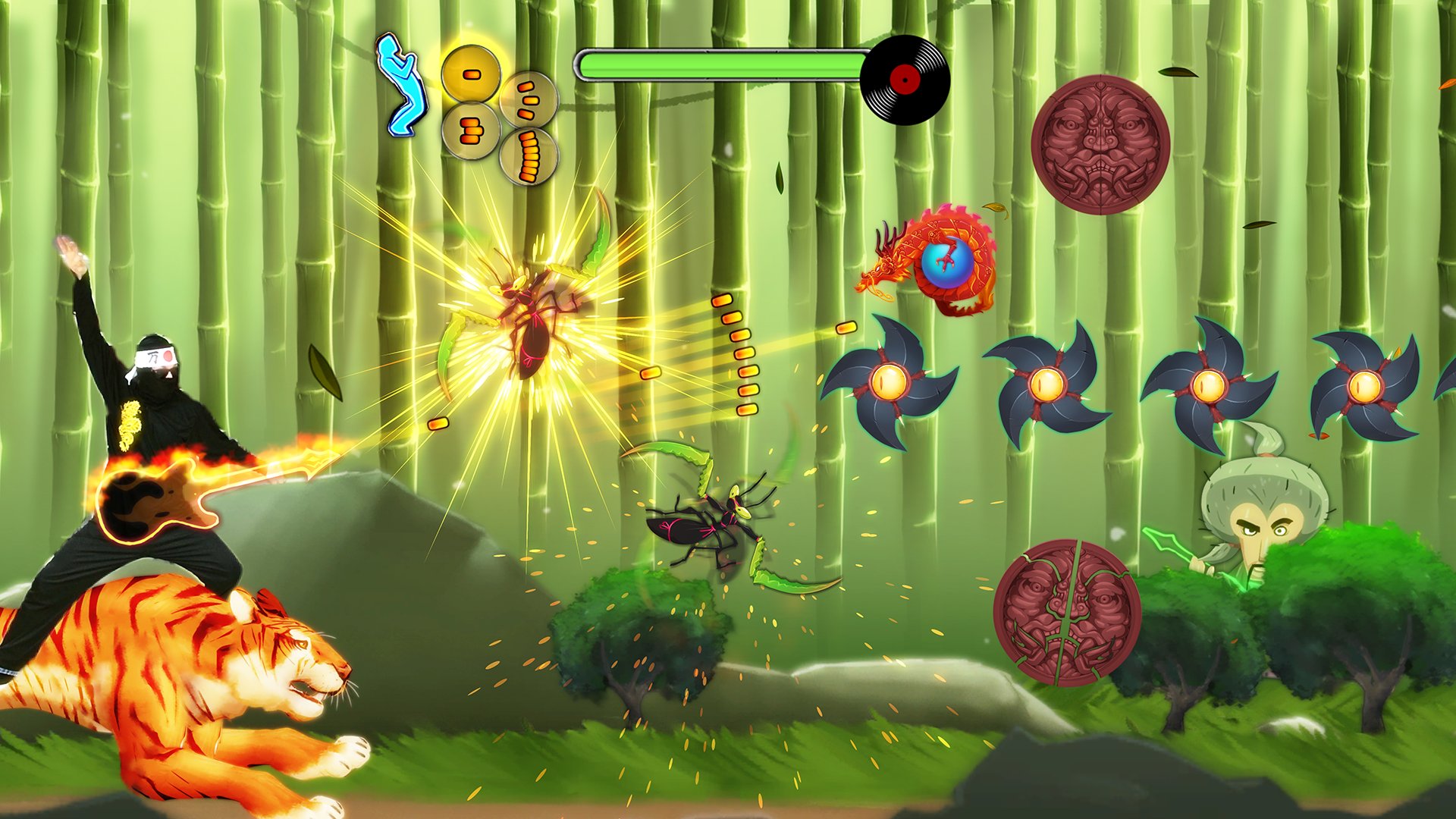This screenshot has width=1456, height=819.
Task: Click the topmost gold coin medallion
Action: click(x=474, y=72)
